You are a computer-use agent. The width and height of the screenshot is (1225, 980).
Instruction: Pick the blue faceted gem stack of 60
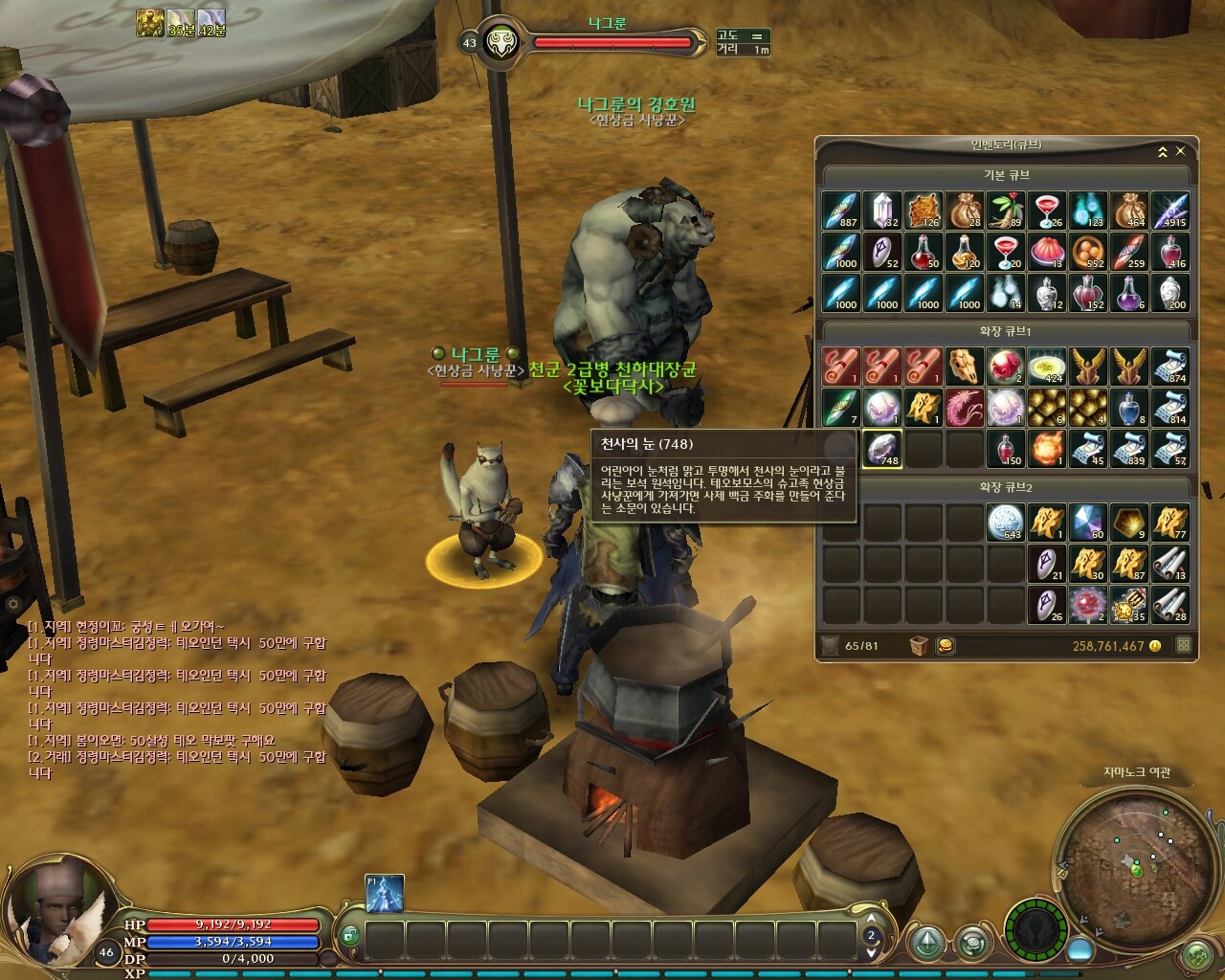tap(1088, 523)
